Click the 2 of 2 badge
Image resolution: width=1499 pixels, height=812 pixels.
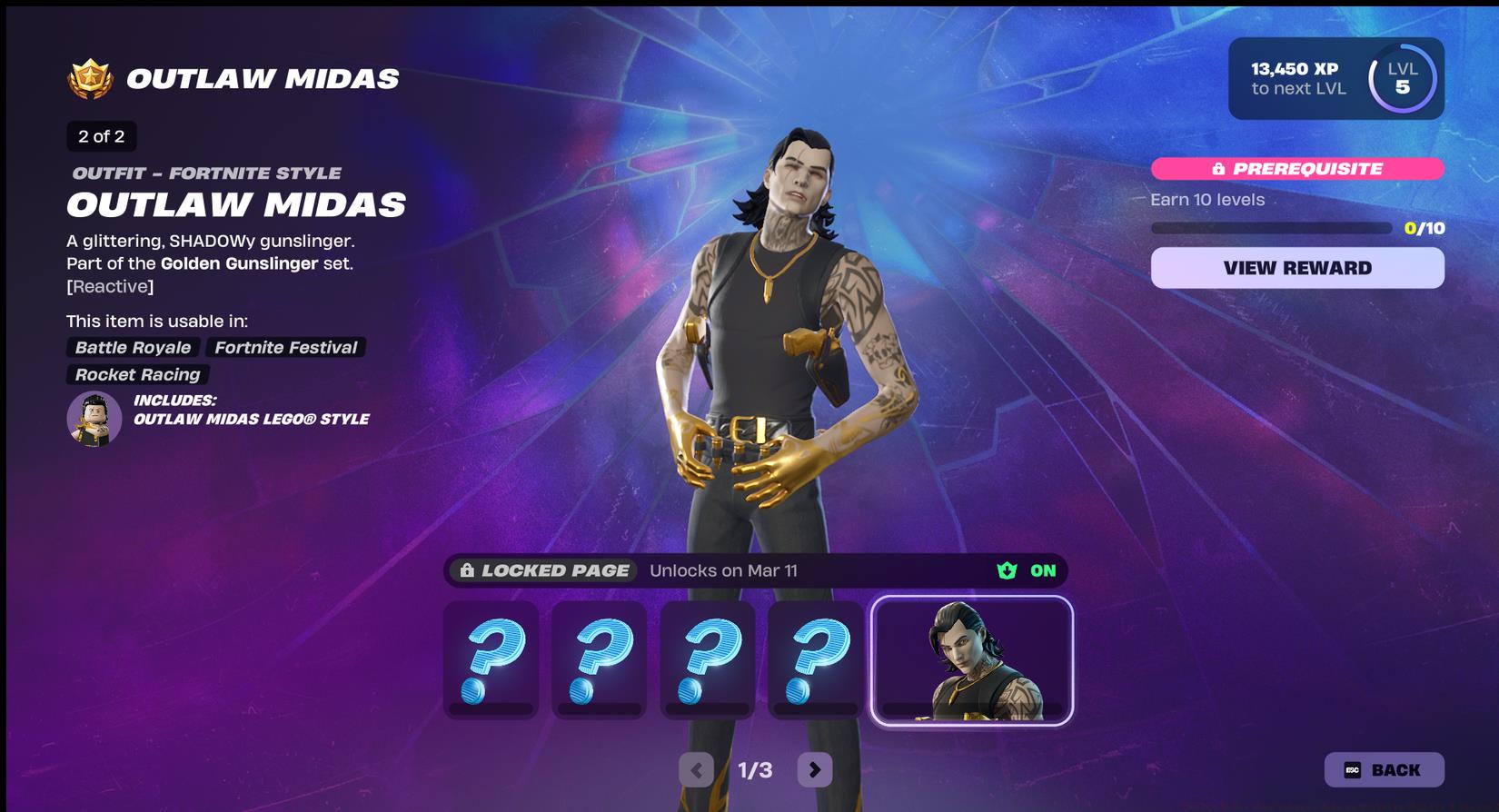[x=100, y=136]
